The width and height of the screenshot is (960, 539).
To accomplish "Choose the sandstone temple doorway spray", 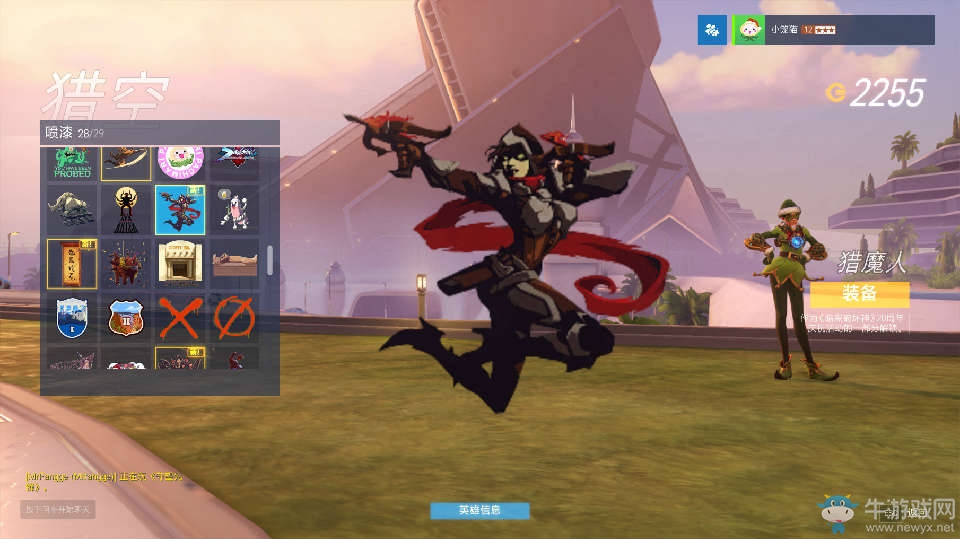I will pos(180,263).
